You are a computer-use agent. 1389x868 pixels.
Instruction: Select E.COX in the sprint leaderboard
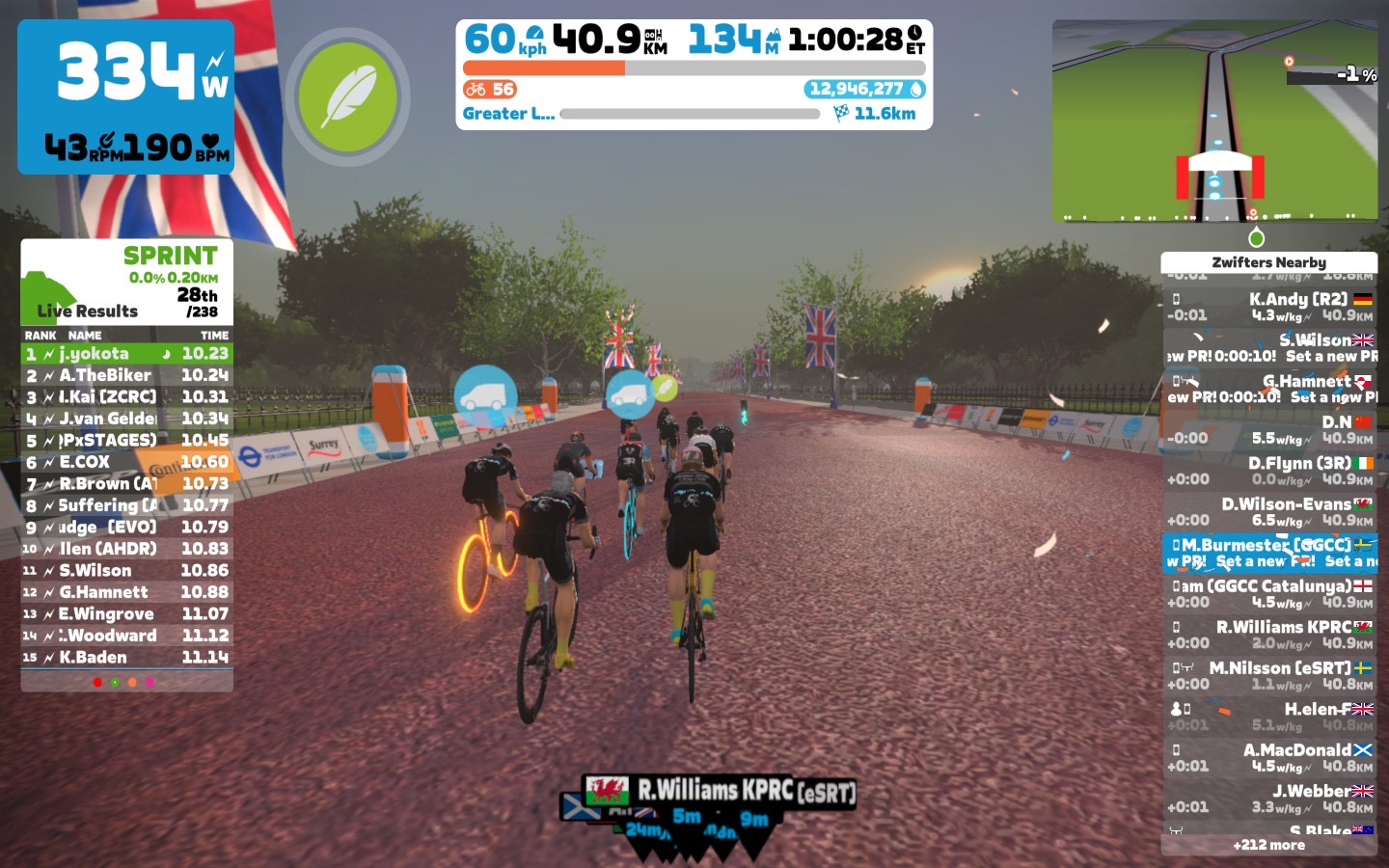(126, 462)
